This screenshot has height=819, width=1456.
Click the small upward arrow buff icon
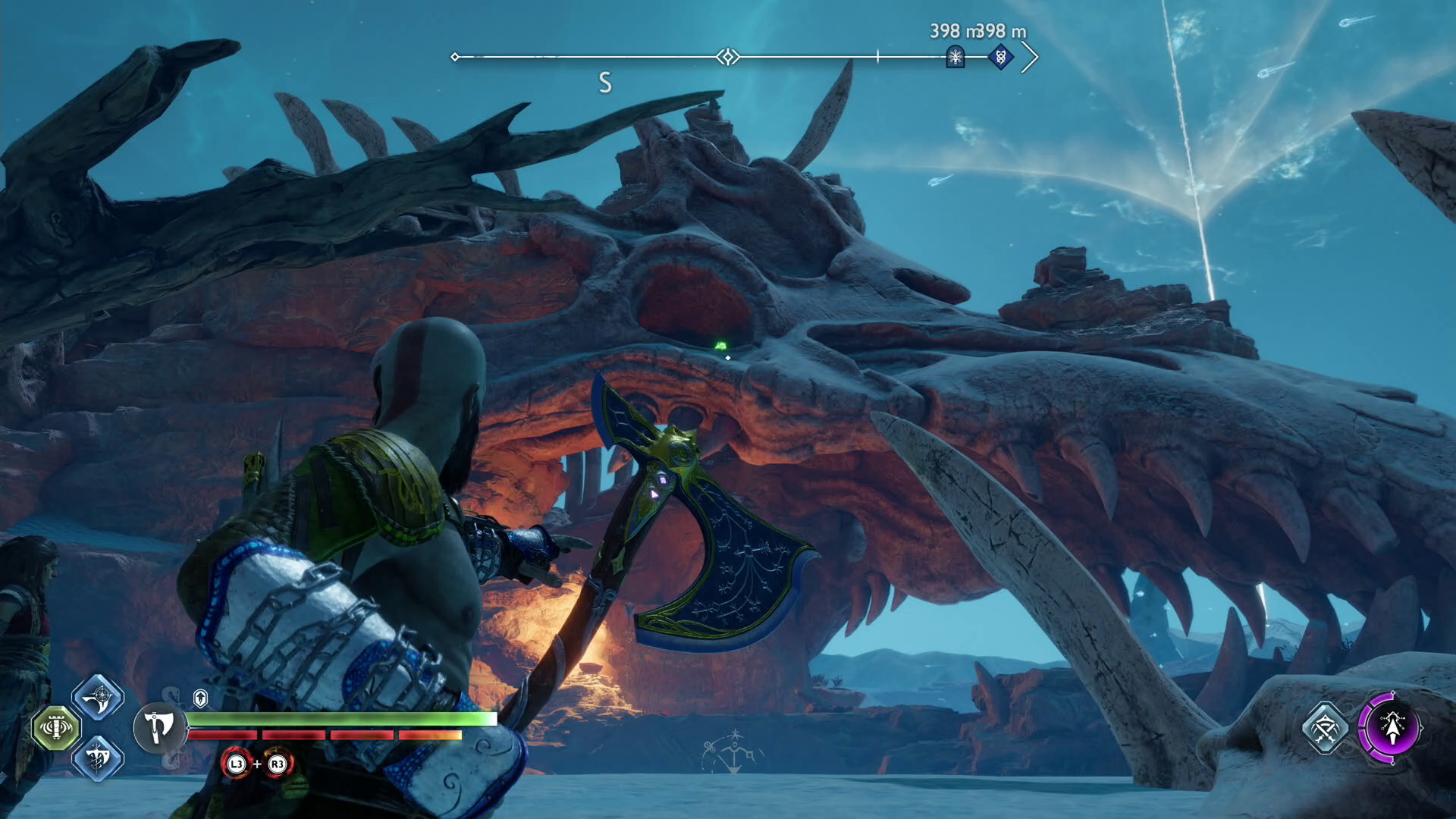[200, 698]
